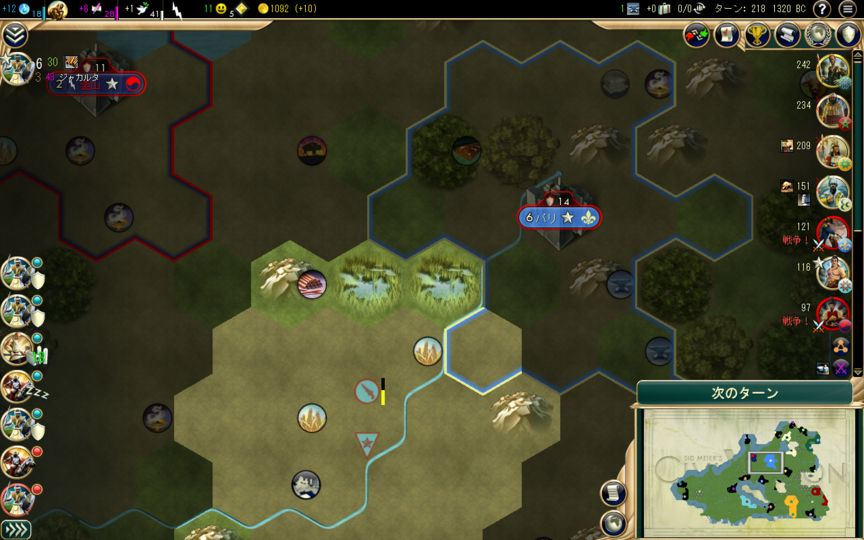Image resolution: width=864 pixels, height=540 pixels.
Task: Click the パリ city banner
Action: pos(560,217)
